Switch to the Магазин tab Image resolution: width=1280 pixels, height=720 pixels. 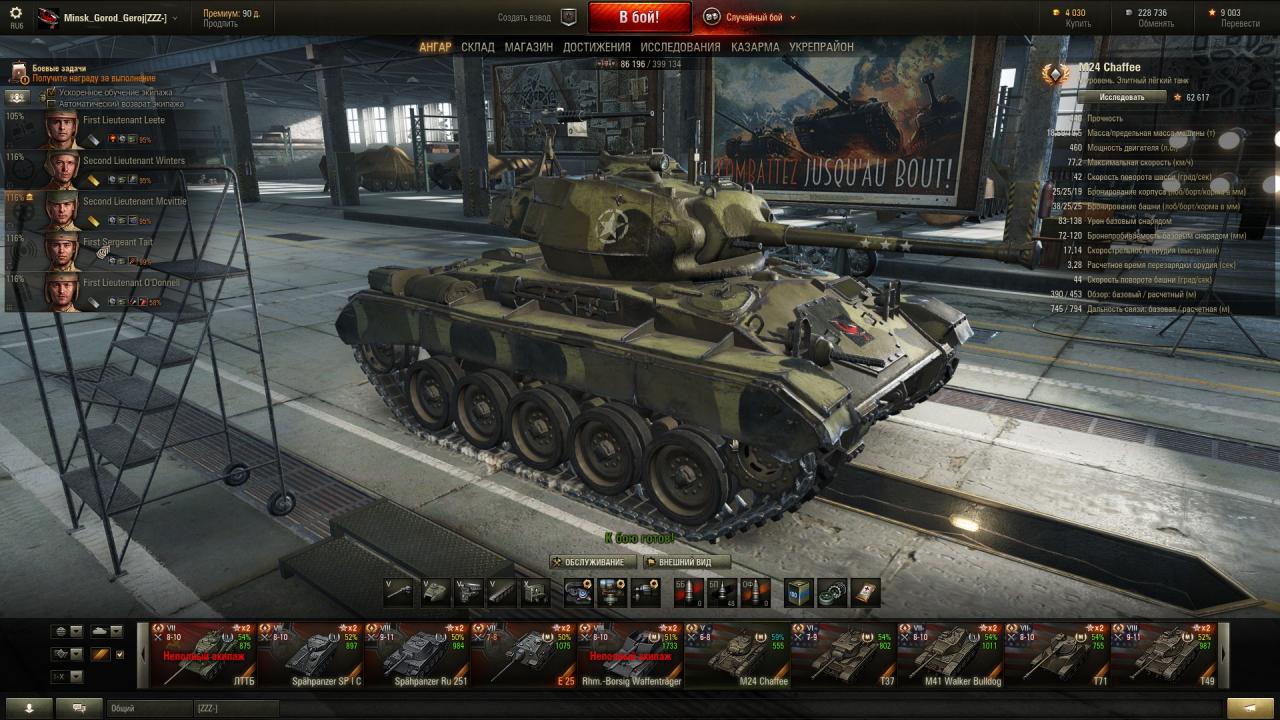[528, 47]
